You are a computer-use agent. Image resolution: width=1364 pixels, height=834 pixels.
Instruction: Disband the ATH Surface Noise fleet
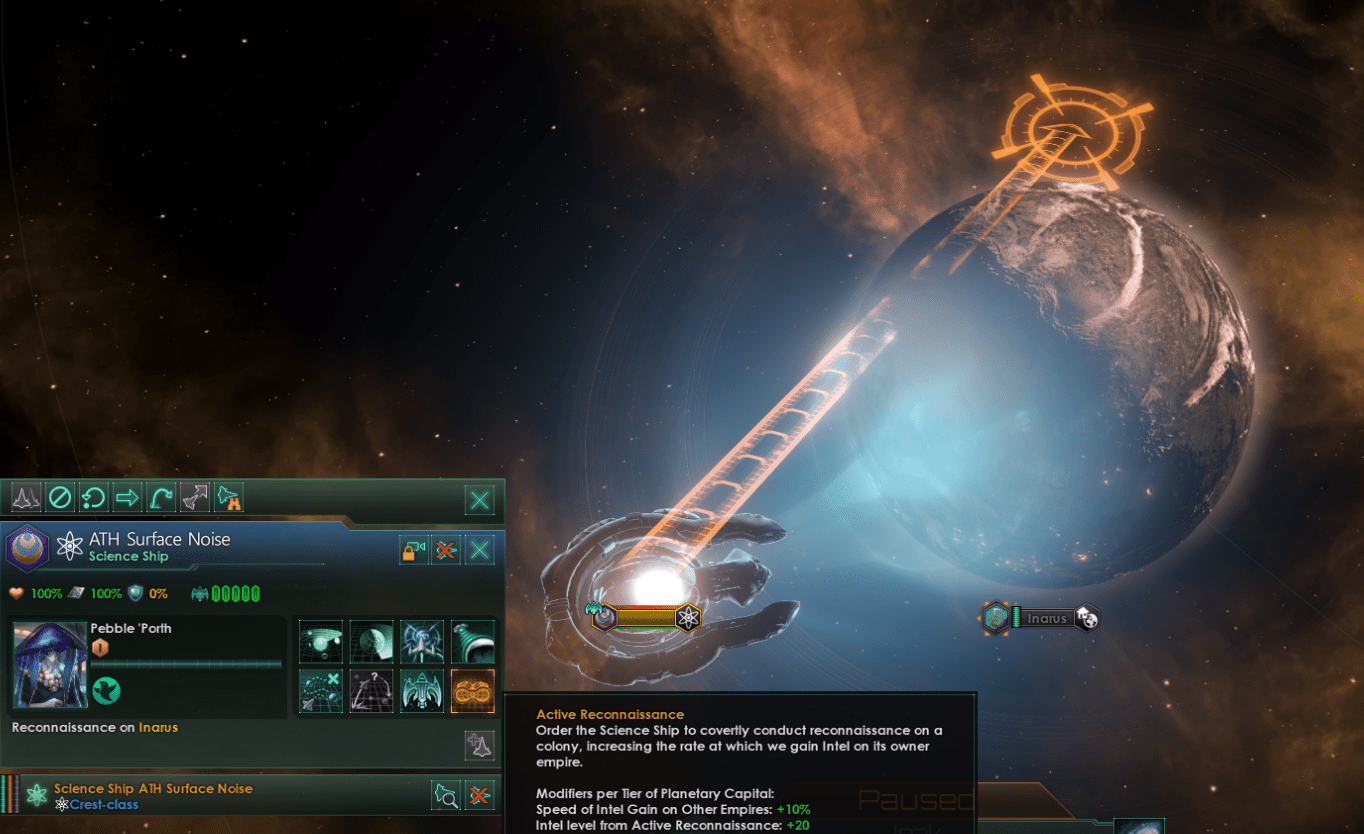[446, 549]
